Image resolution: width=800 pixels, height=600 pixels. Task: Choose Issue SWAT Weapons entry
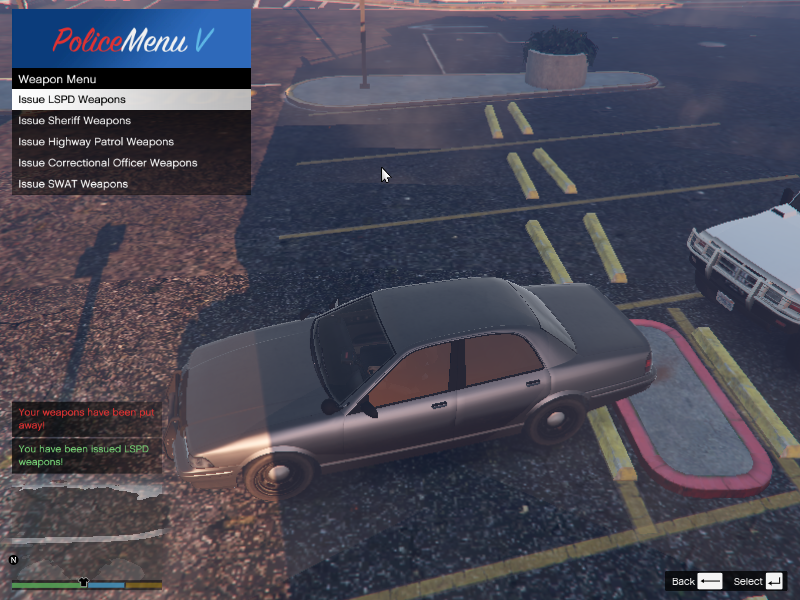pyautogui.click(x=130, y=184)
